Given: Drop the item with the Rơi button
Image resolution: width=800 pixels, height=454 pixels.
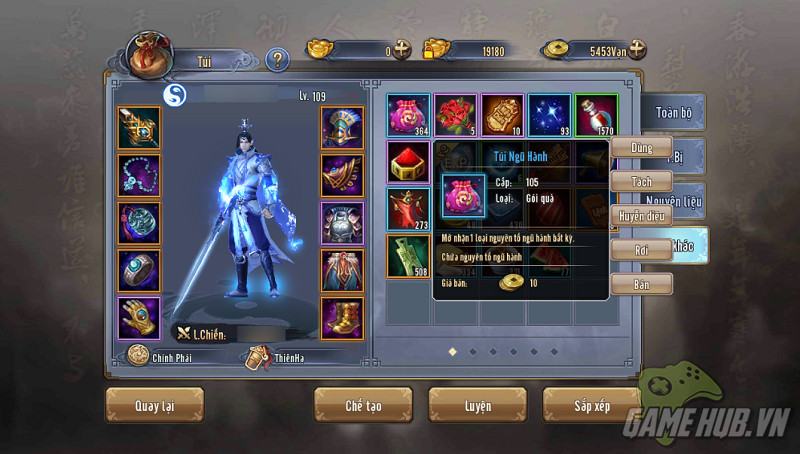Looking at the screenshot, I should point(640,250).
